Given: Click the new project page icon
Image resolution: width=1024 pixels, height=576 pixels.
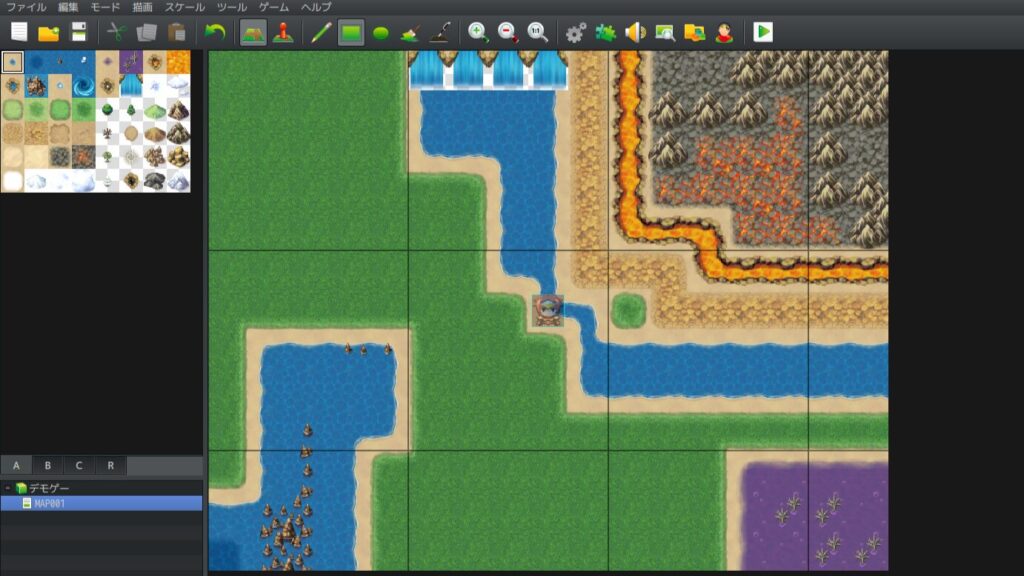Looking at the screenshot, I should tap(19, 32).
